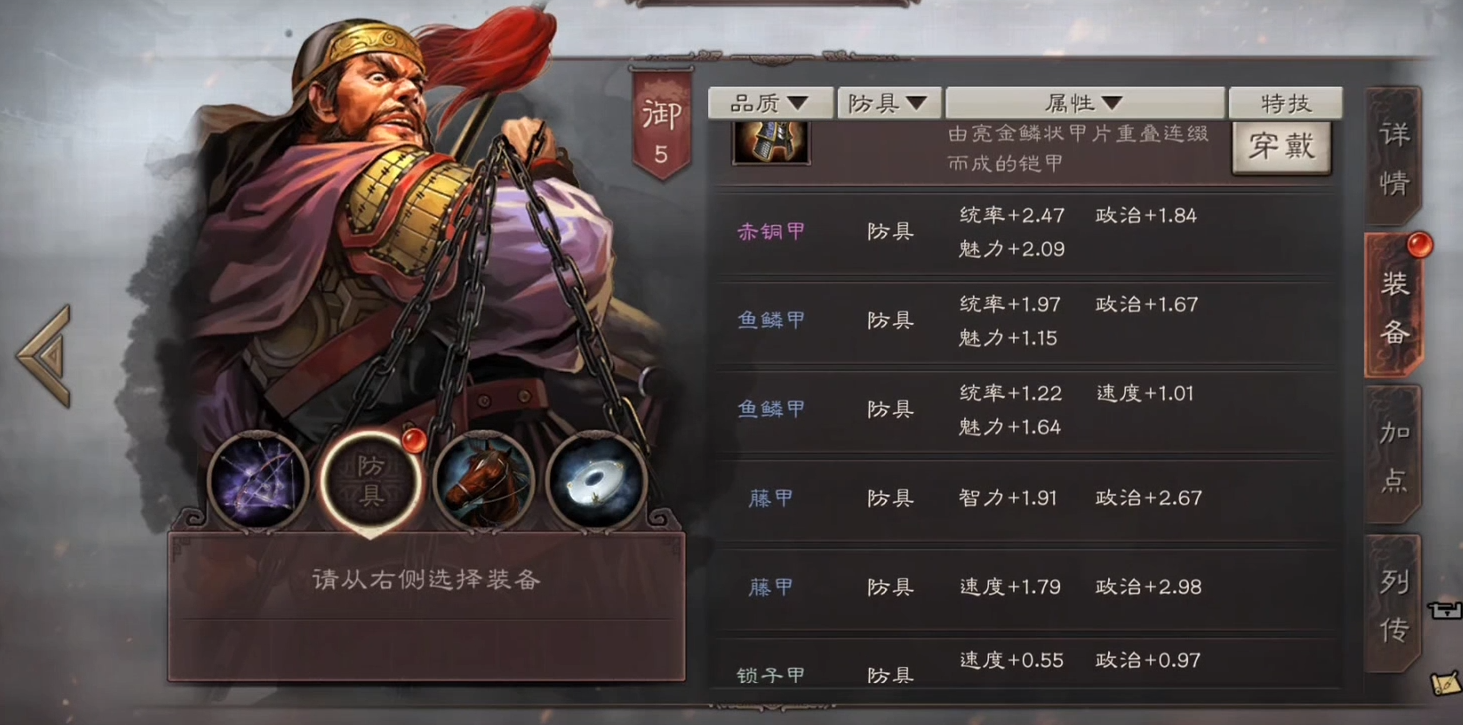This screenshot has height=725, width=1463.
Task: Choose the 鱼鳞甲 with 速度+1.01
Action: [x=1020, y=410]
